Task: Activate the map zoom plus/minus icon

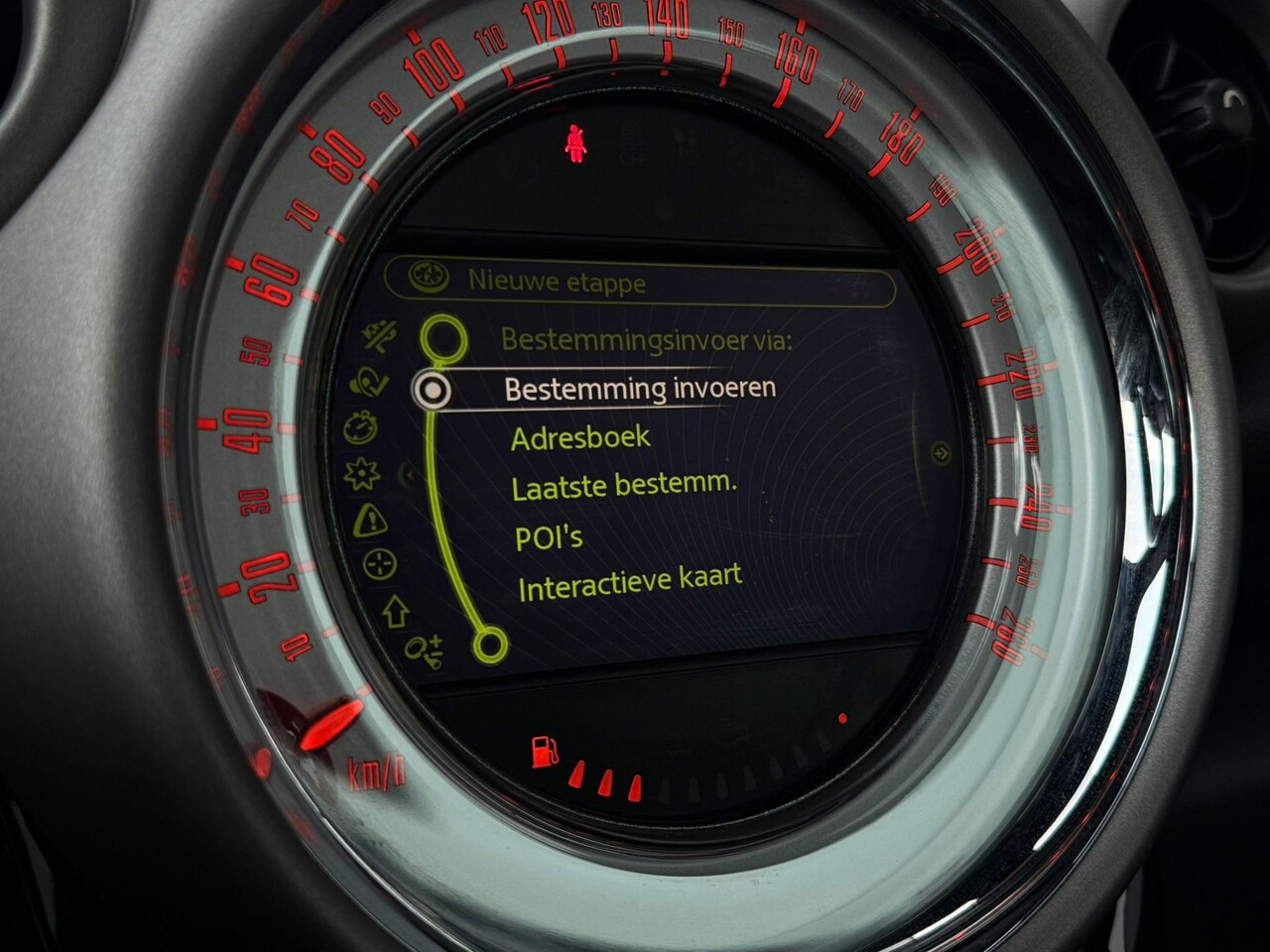Action: (424, 652)
